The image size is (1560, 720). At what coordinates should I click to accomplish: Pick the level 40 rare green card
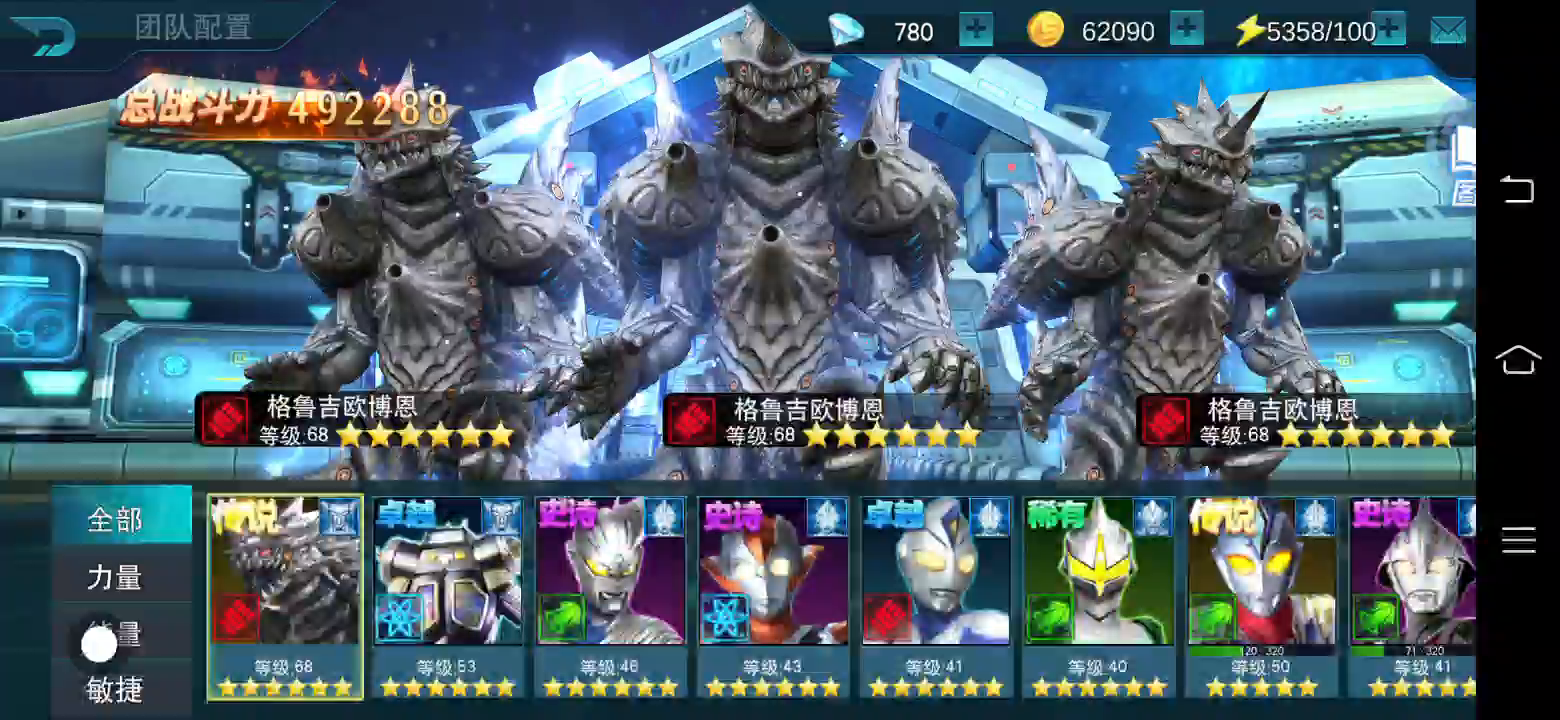tap(1098, 596)
